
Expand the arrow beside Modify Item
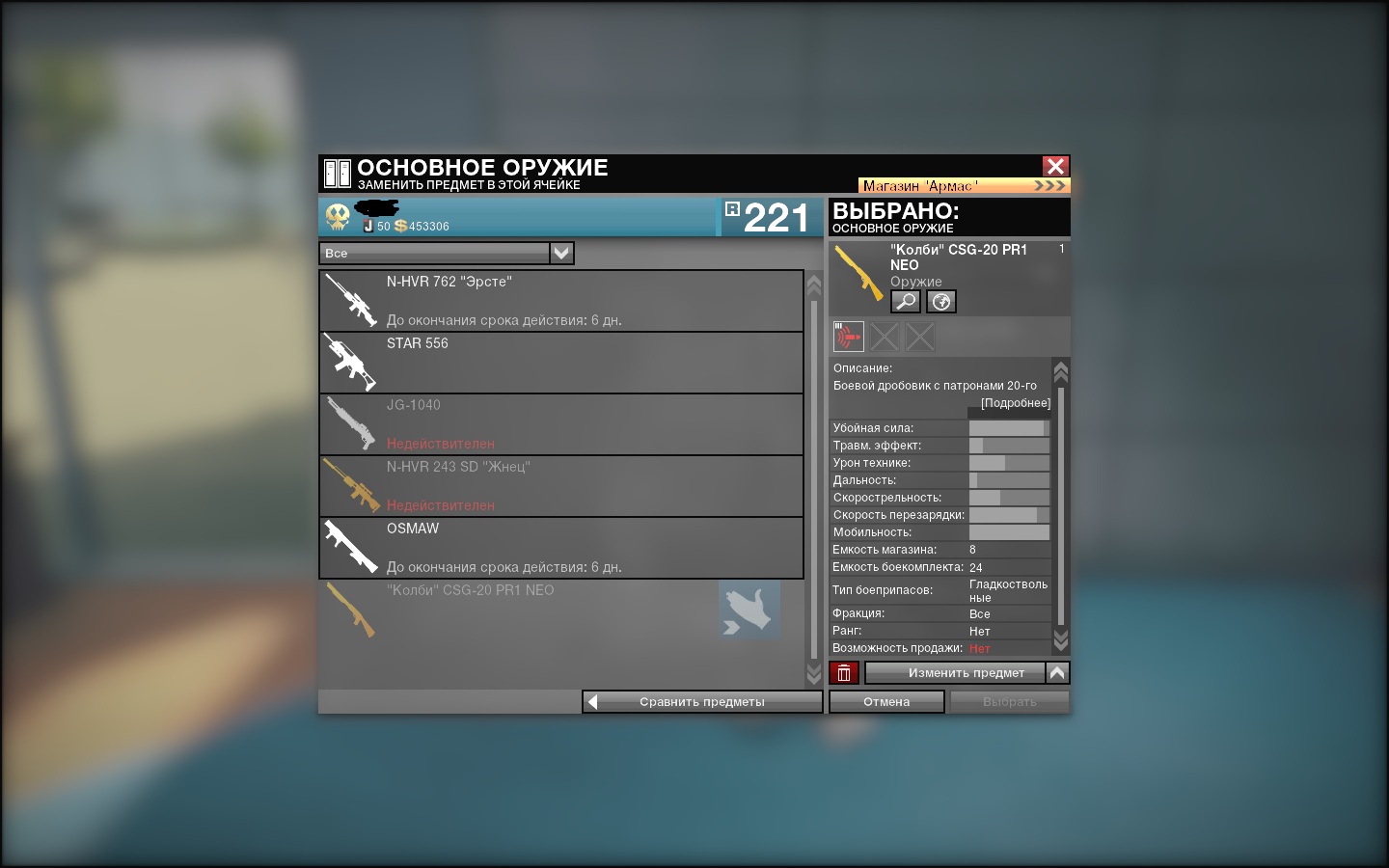coord(1058,673)
